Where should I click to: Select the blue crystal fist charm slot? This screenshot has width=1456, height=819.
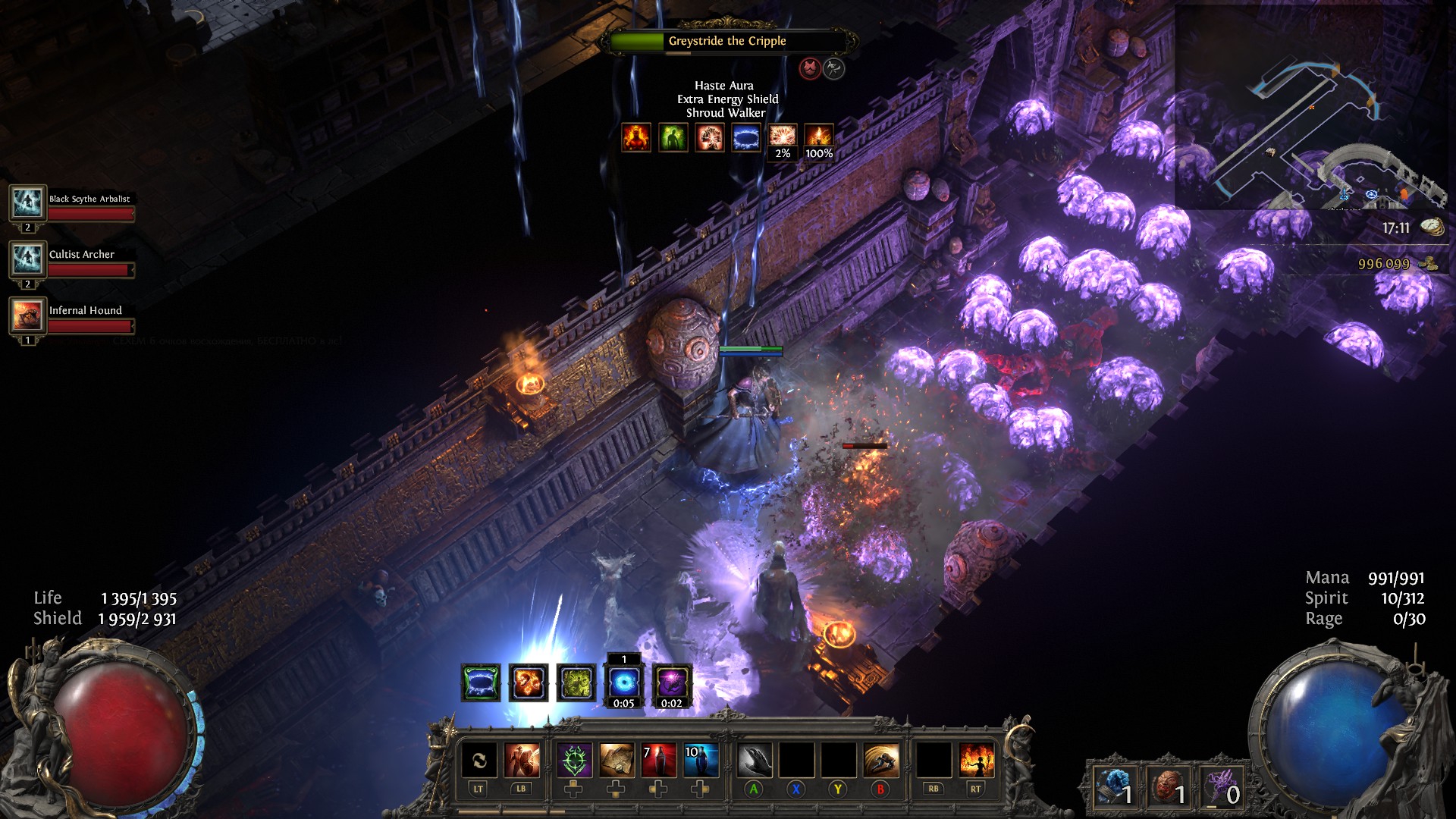click(1114, 786)
